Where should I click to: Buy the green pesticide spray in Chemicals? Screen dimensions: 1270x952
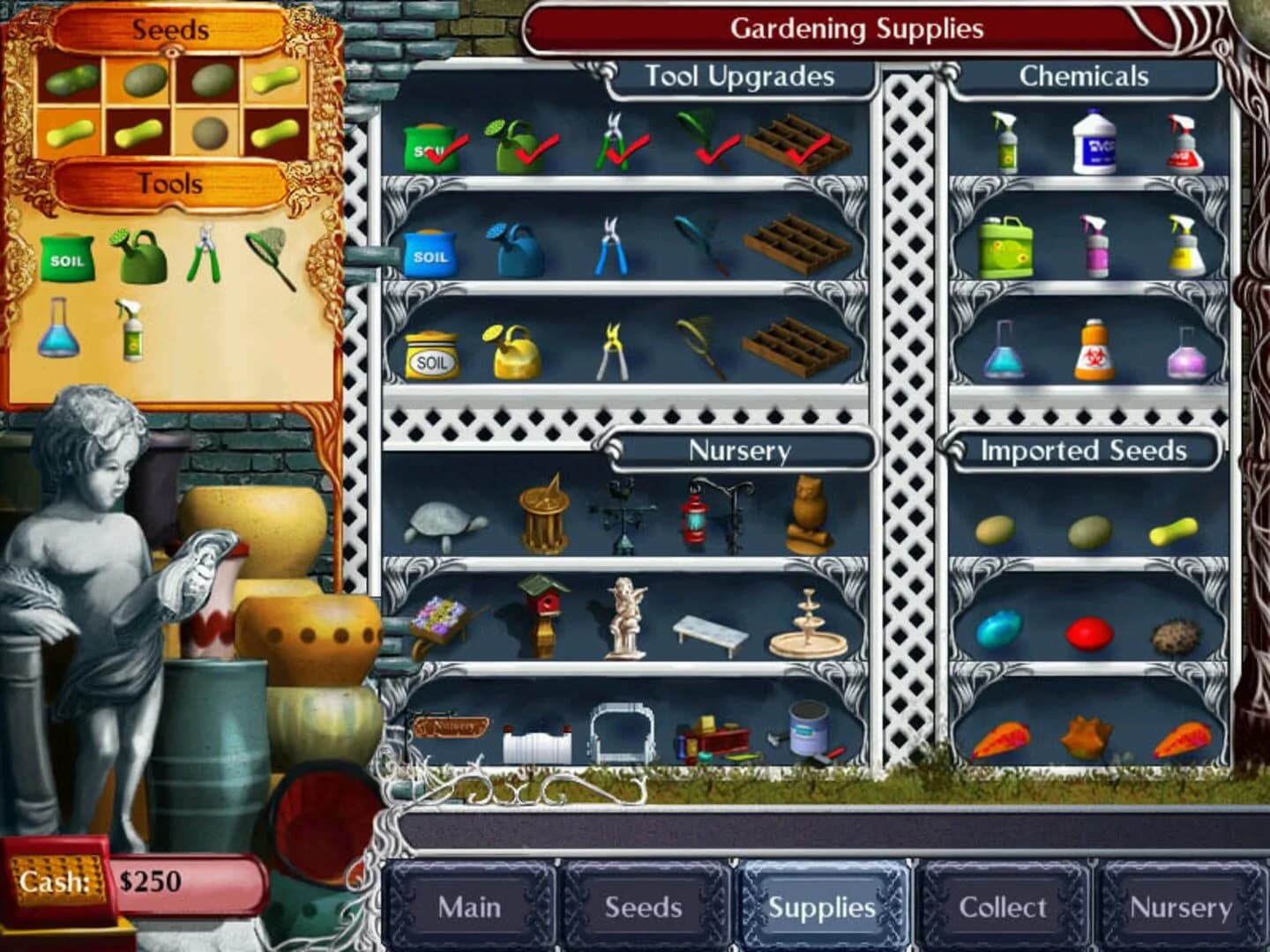(1005, 141)
